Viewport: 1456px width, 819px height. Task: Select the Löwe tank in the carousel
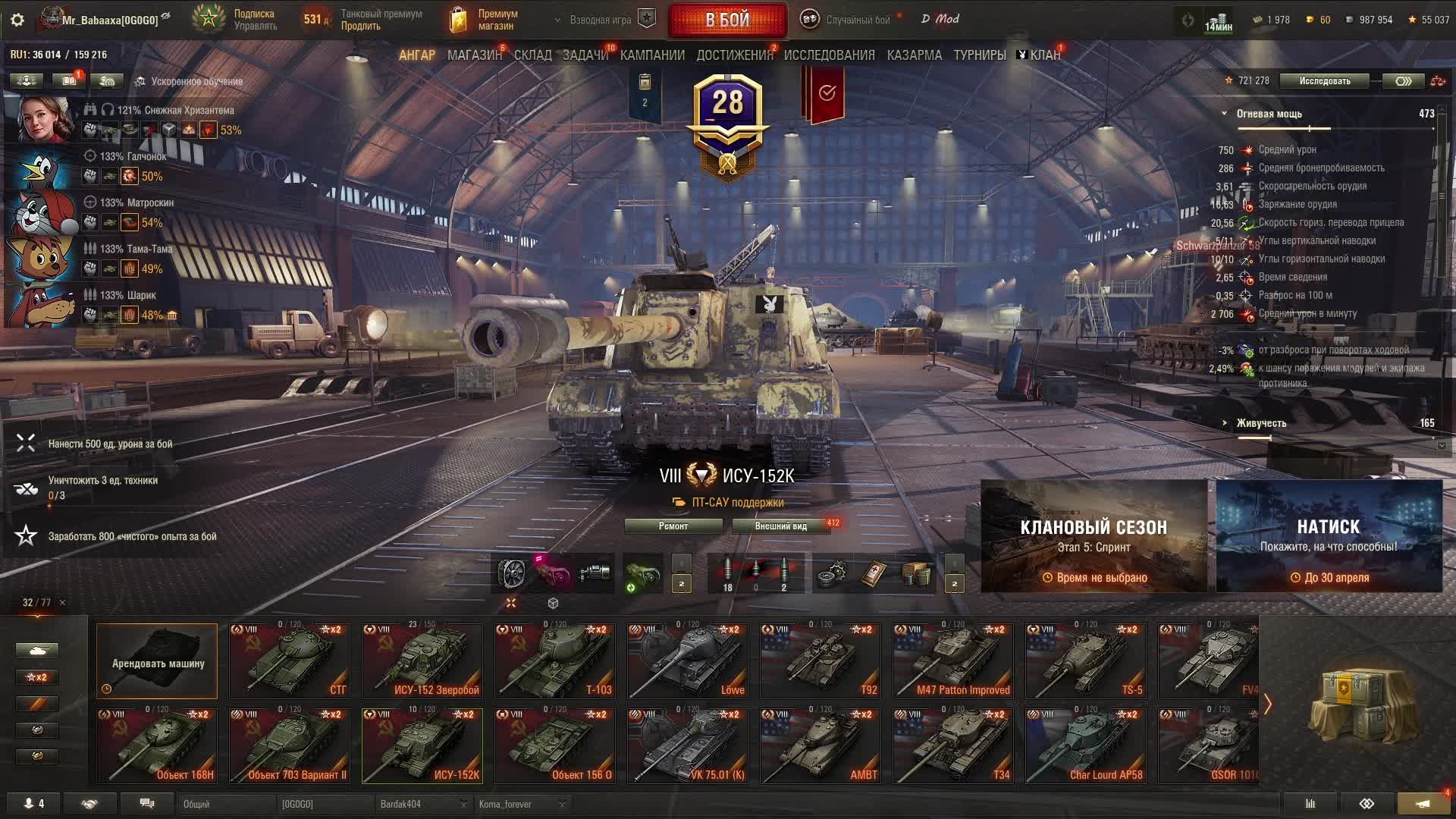coord(687,661)
